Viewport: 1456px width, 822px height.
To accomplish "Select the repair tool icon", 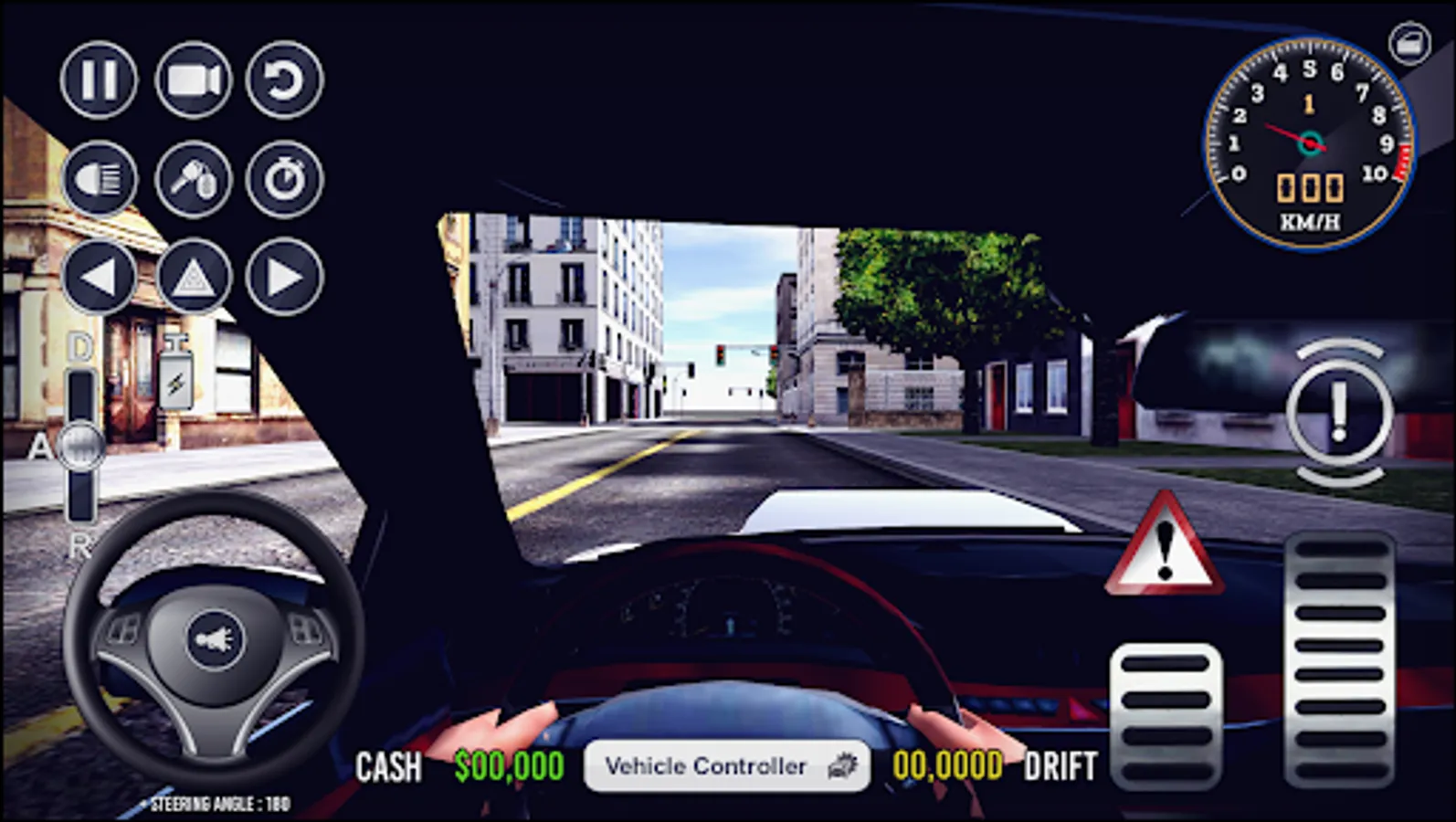I will 193,179.
